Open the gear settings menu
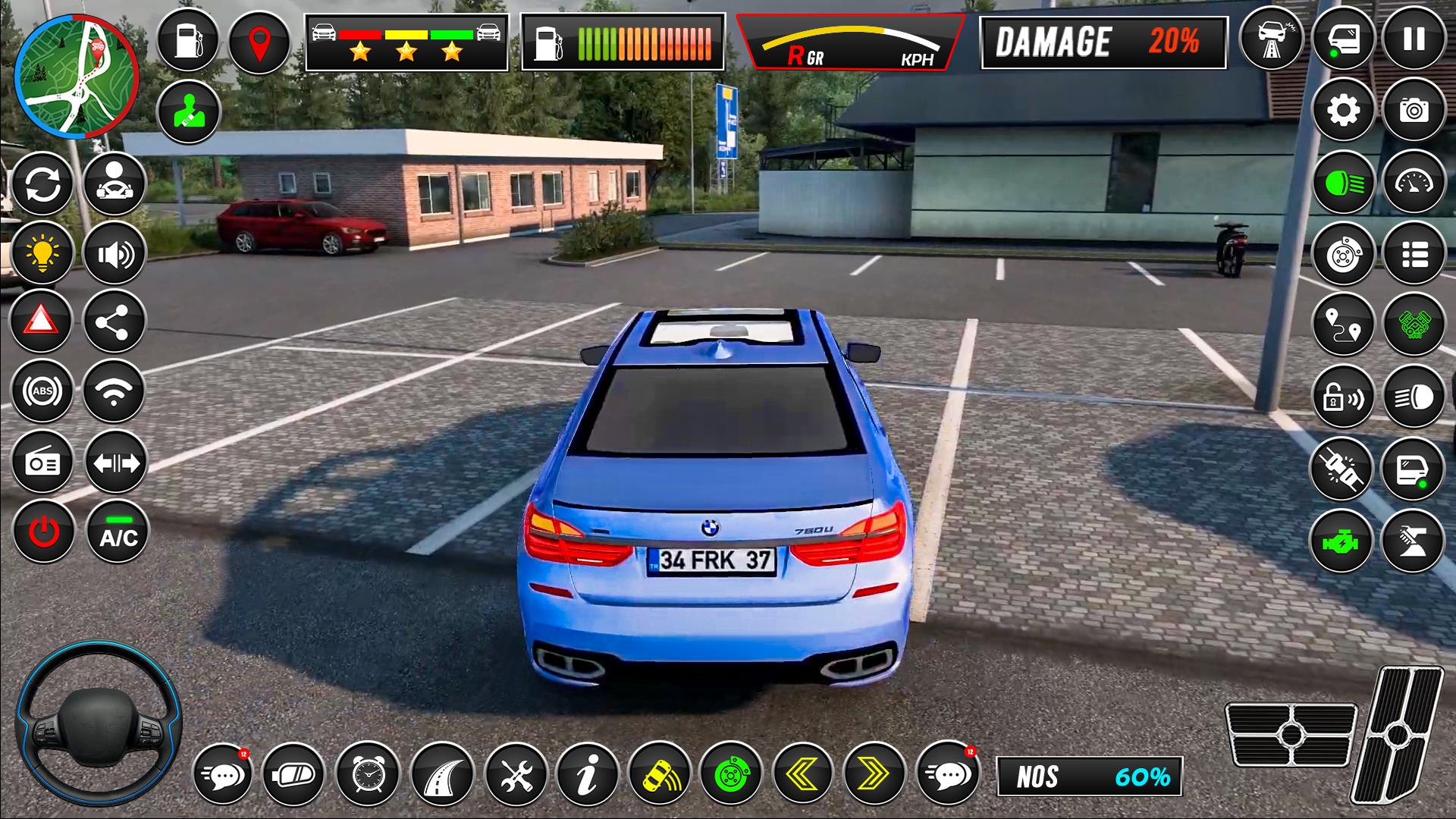 1343,111
